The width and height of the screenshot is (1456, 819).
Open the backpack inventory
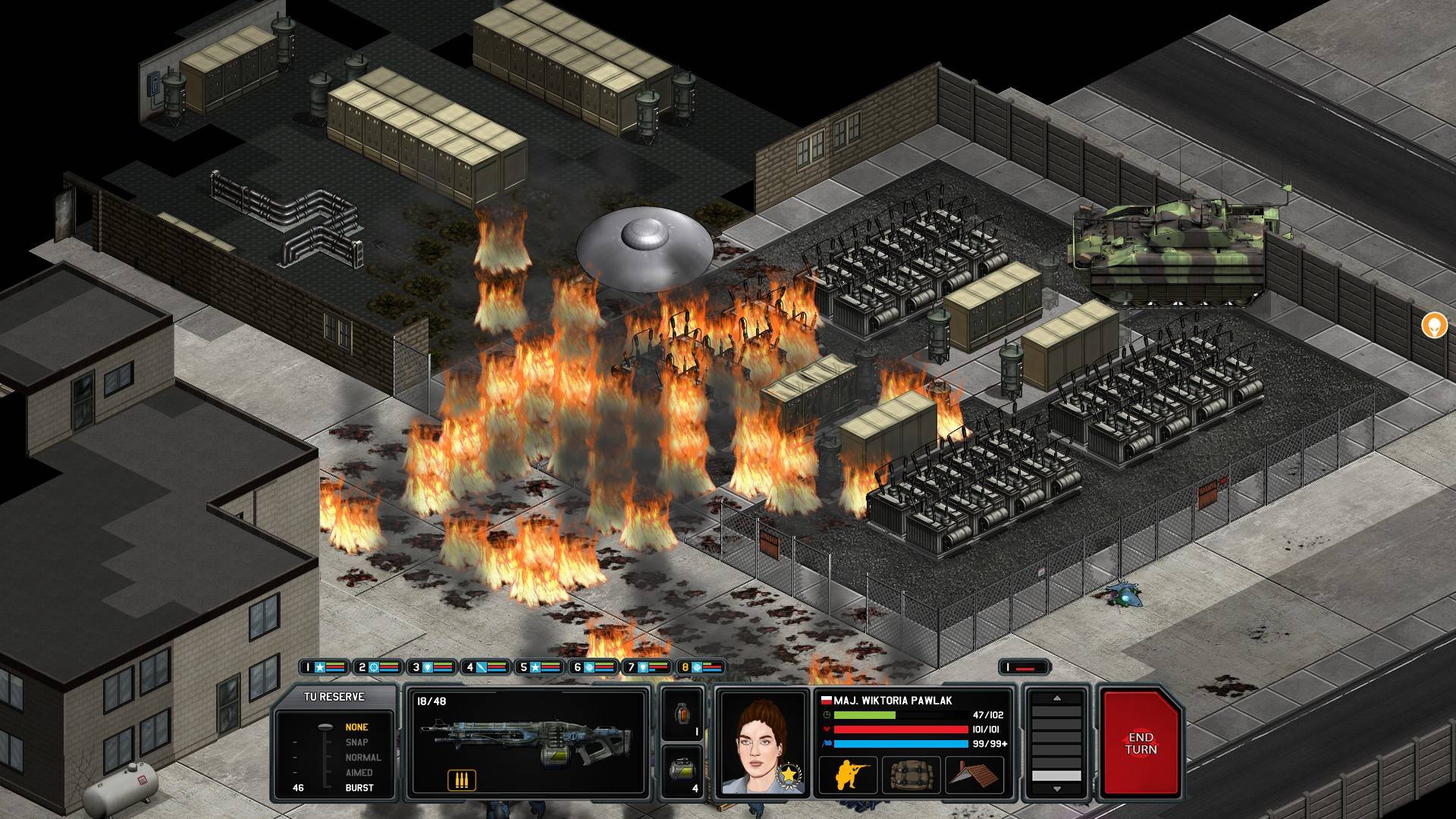point(911,775)
